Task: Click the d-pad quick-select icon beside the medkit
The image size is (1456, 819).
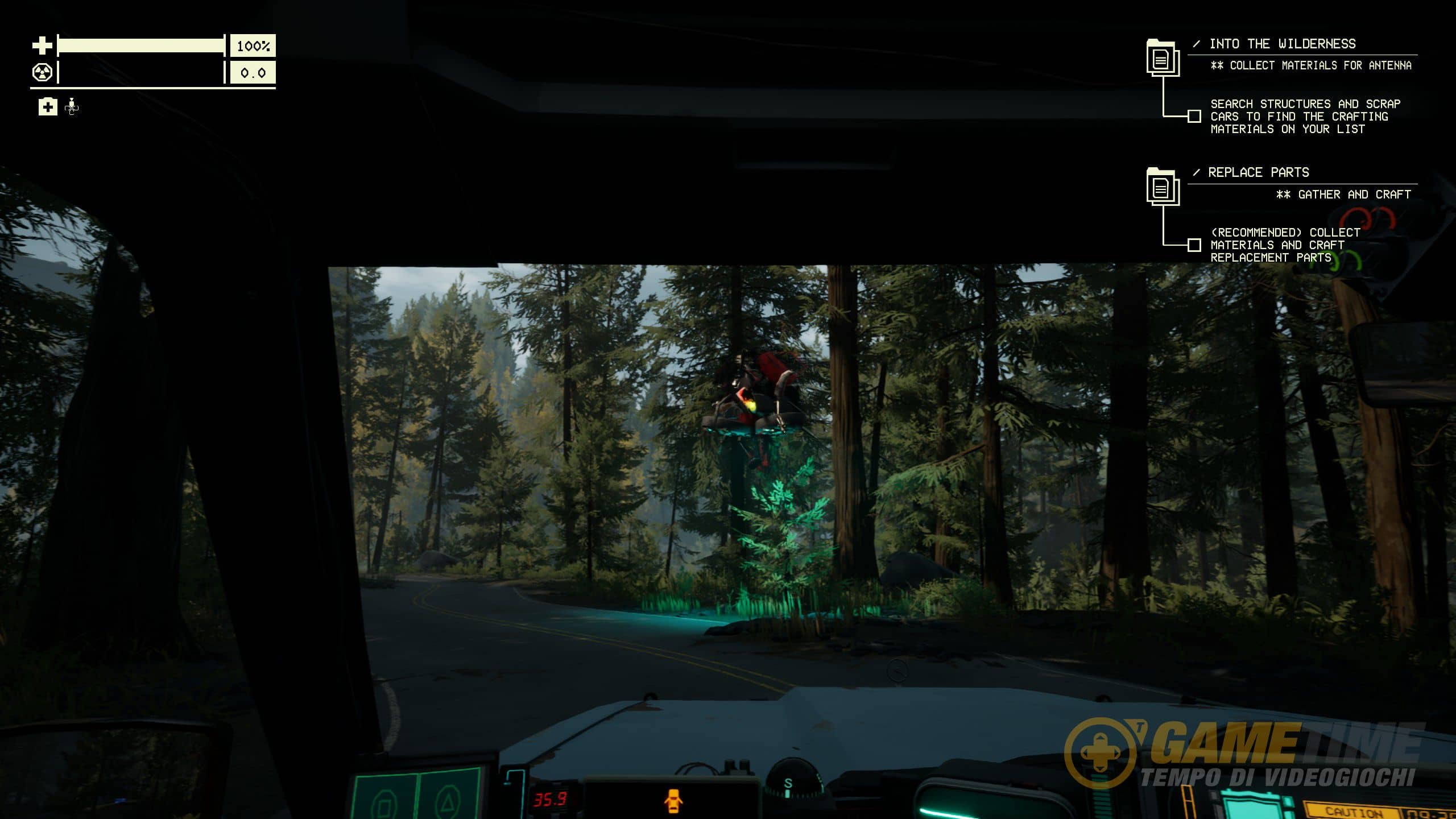Action: 72,106
